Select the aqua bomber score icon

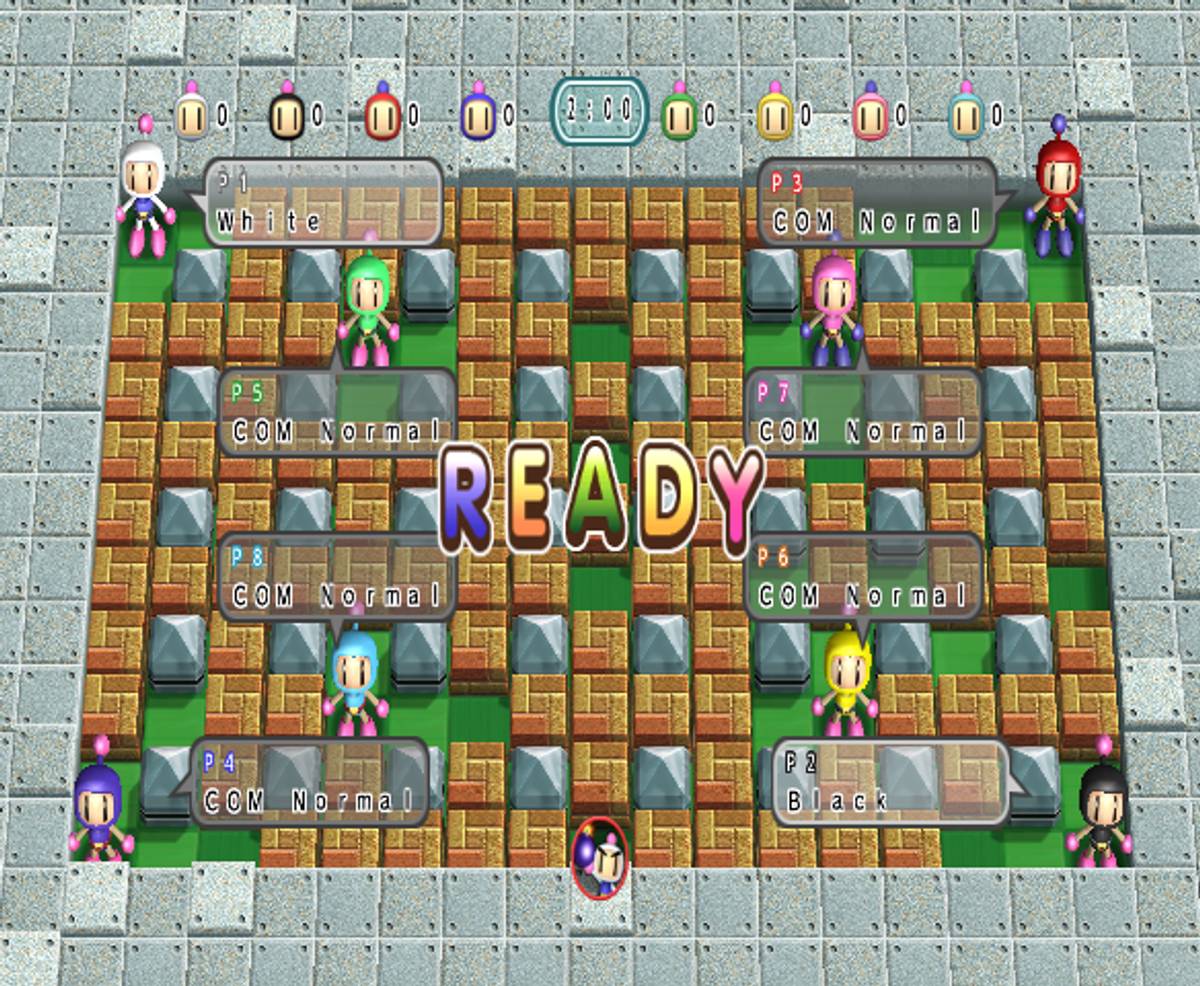tap(965, 115)
